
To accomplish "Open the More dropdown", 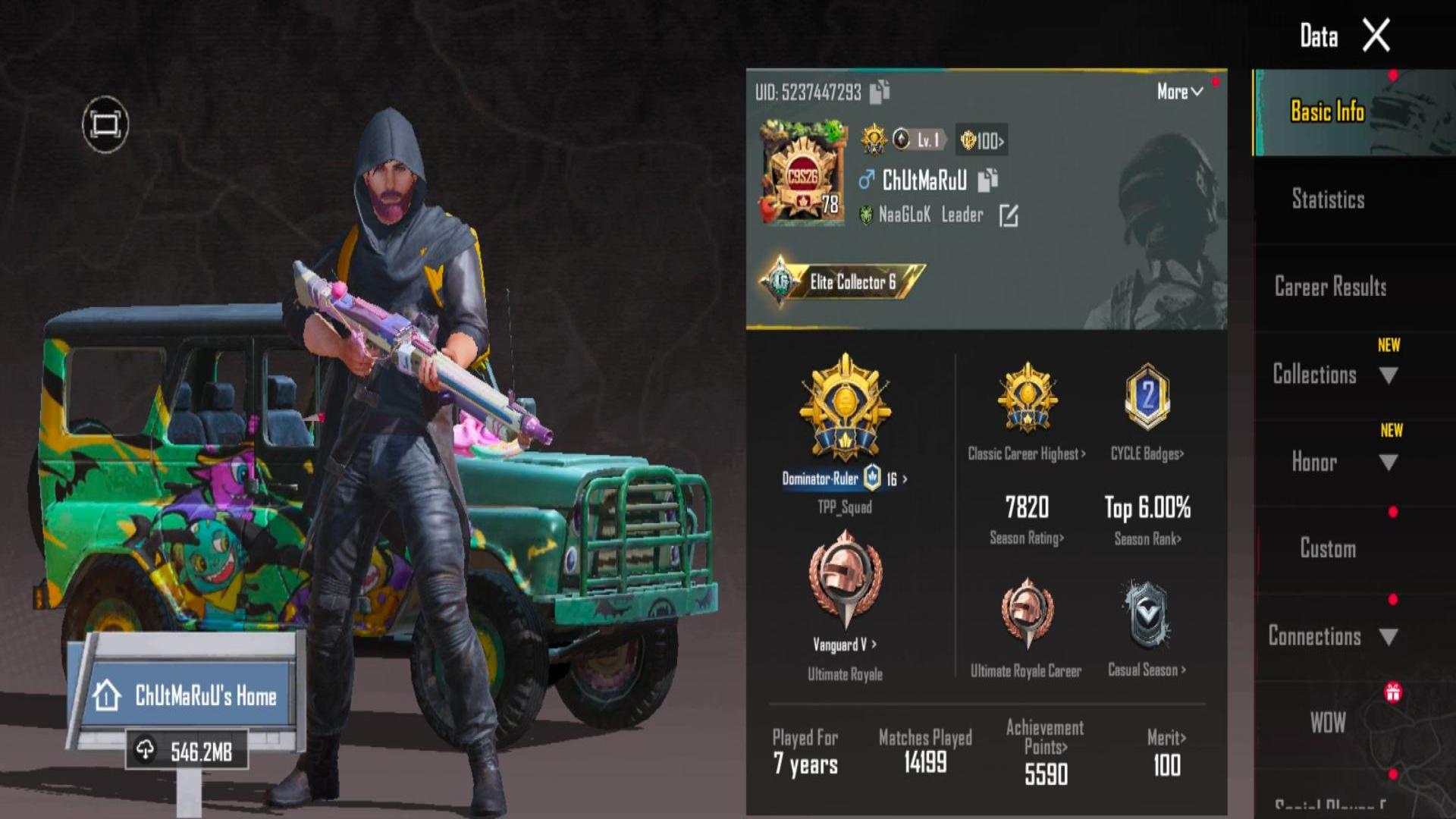I will [1179, 92].
